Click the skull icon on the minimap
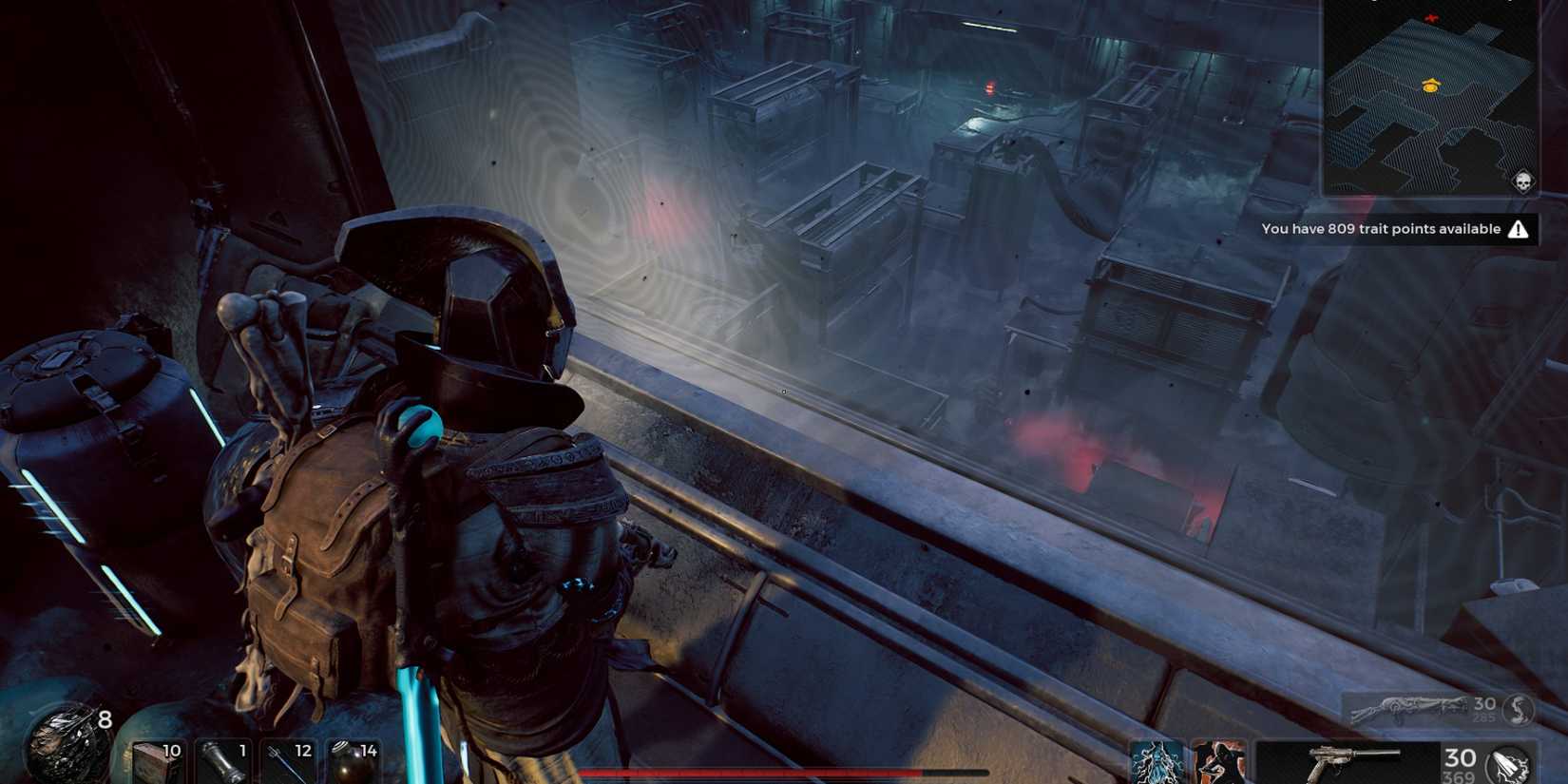The height and width of the screenshot is (784, 1568). [1524, 181]
